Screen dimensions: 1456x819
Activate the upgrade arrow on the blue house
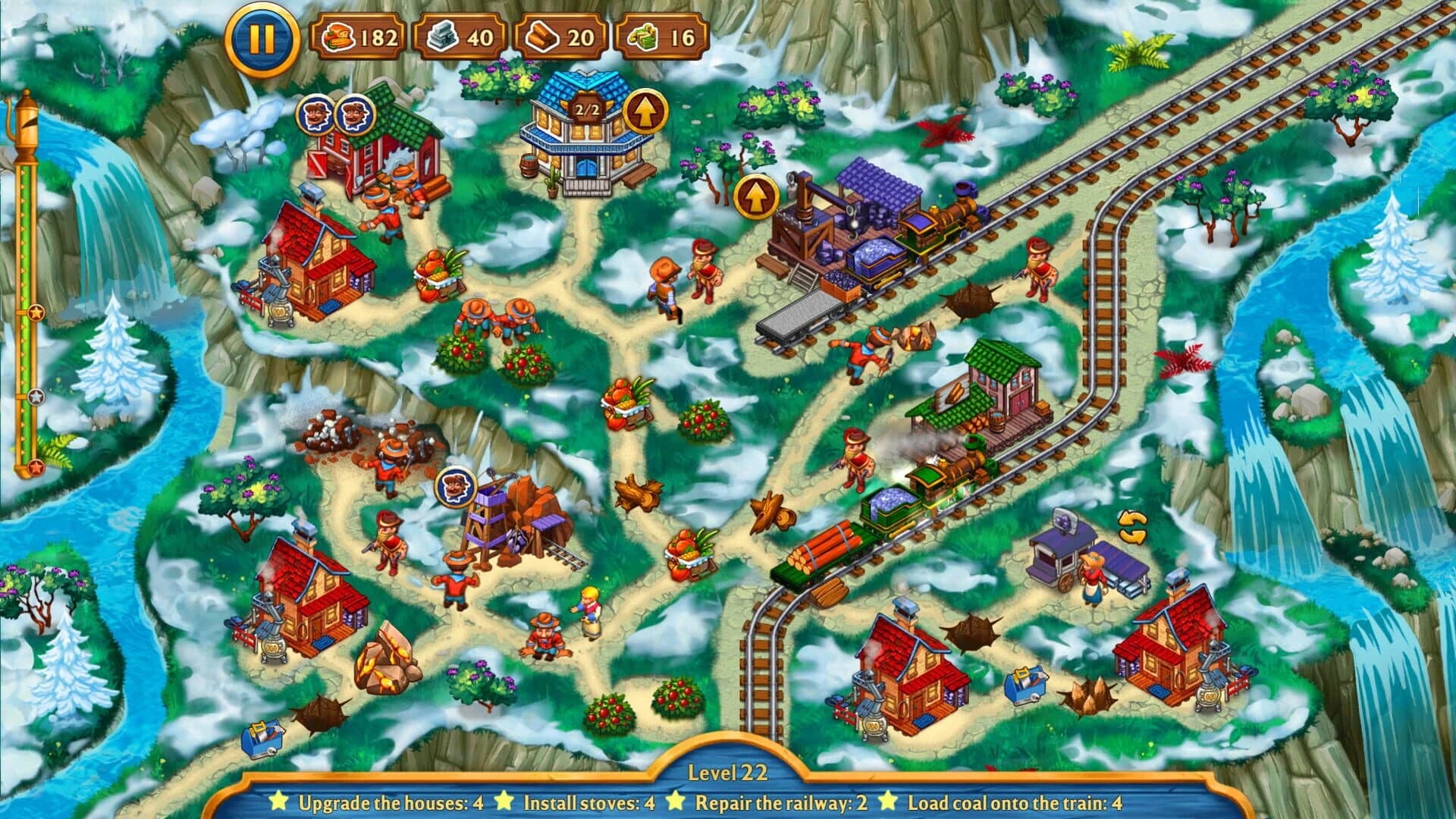click(x=646, y=111)
